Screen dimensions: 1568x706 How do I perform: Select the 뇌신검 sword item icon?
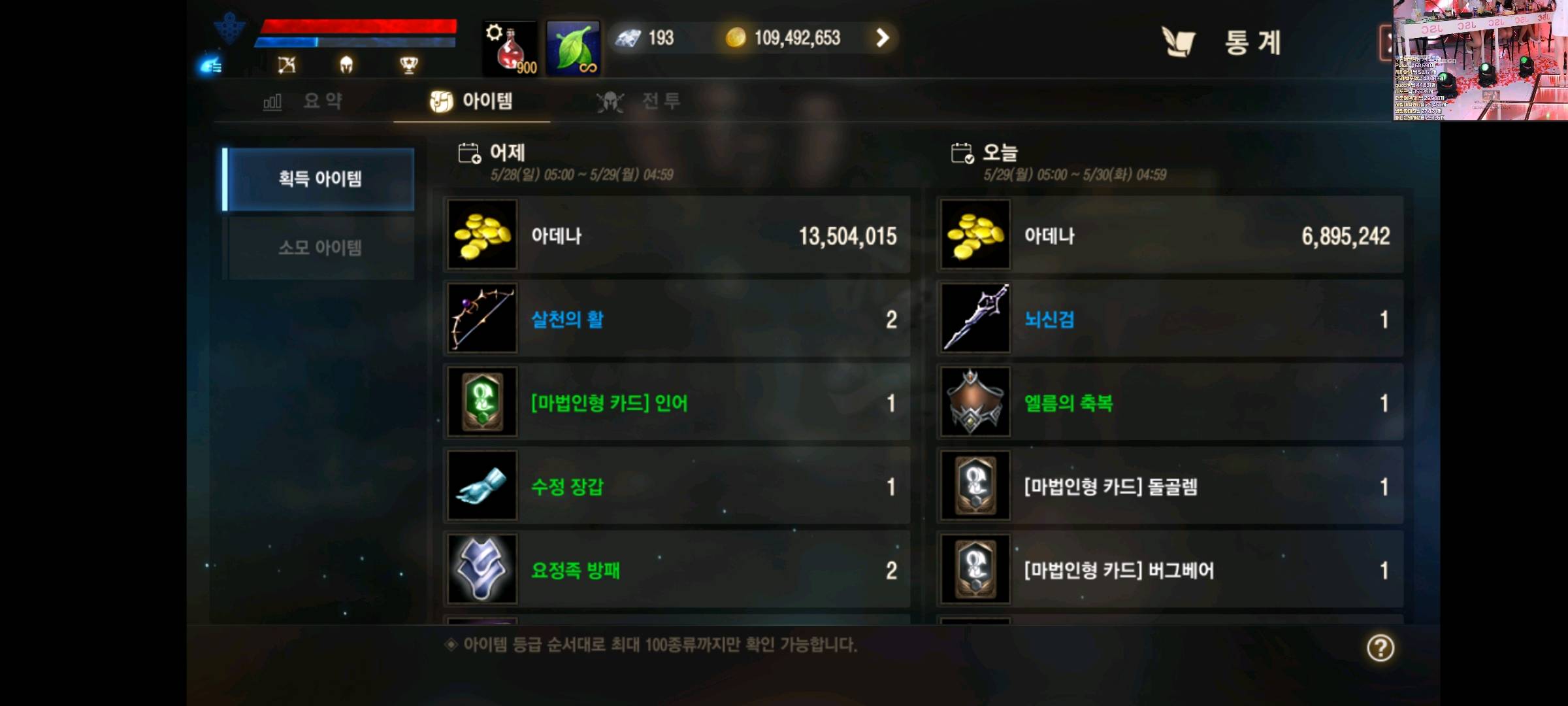click(x=975, y=318)
